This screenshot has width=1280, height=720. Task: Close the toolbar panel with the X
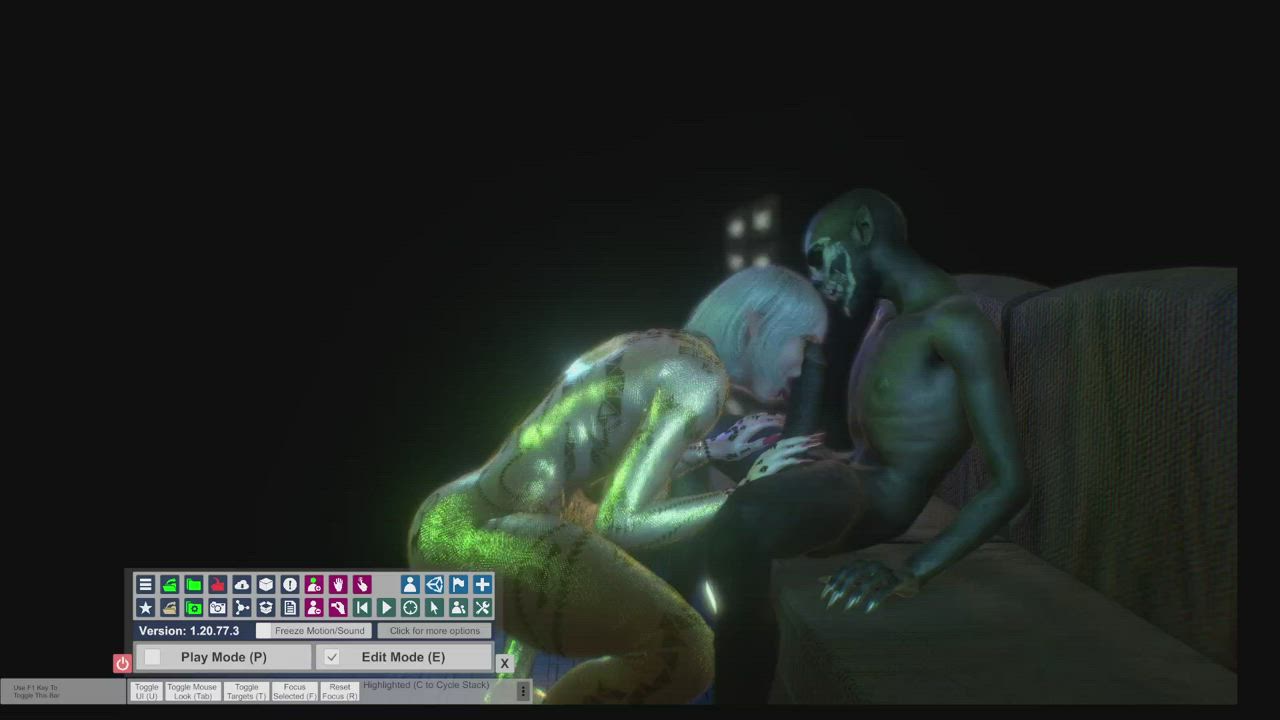point(504,663)
